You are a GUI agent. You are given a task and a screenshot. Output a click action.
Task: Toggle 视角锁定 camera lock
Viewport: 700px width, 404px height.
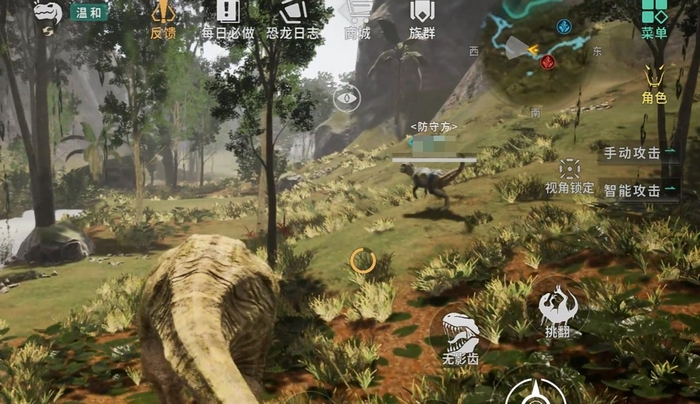point(570,172)
